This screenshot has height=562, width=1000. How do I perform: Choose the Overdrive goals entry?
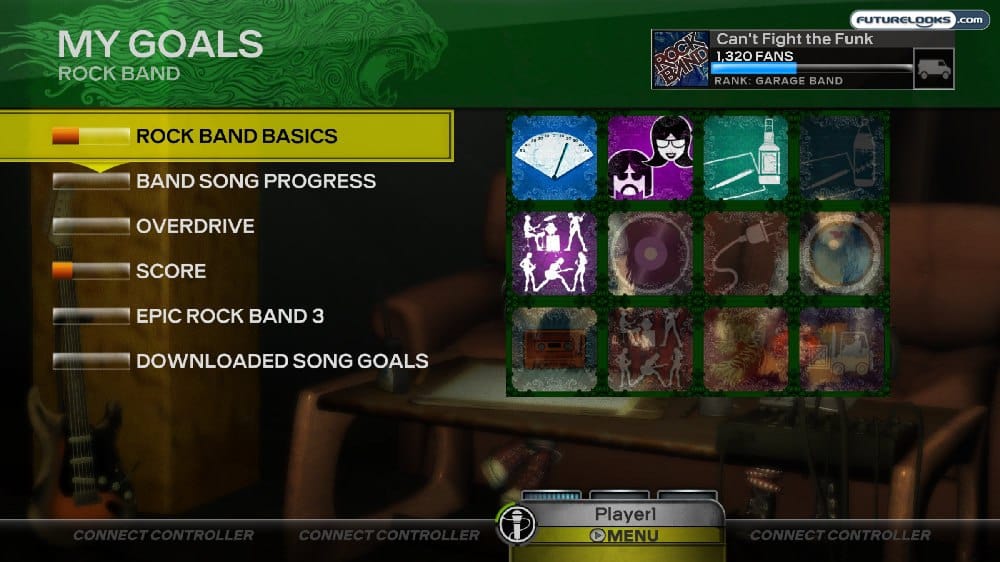(x=195, y=226)
